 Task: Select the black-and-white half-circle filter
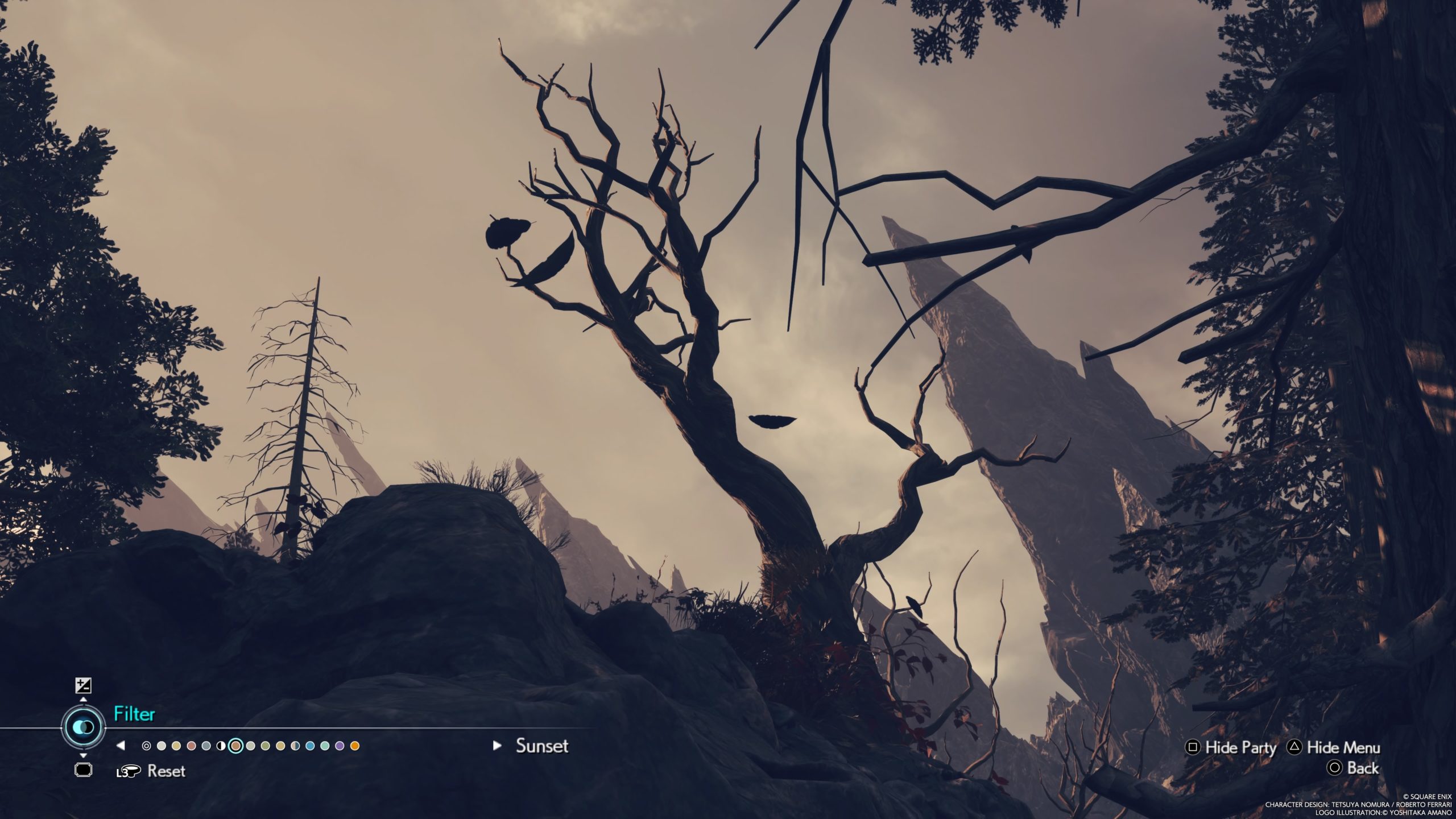[x=221, y=746]
